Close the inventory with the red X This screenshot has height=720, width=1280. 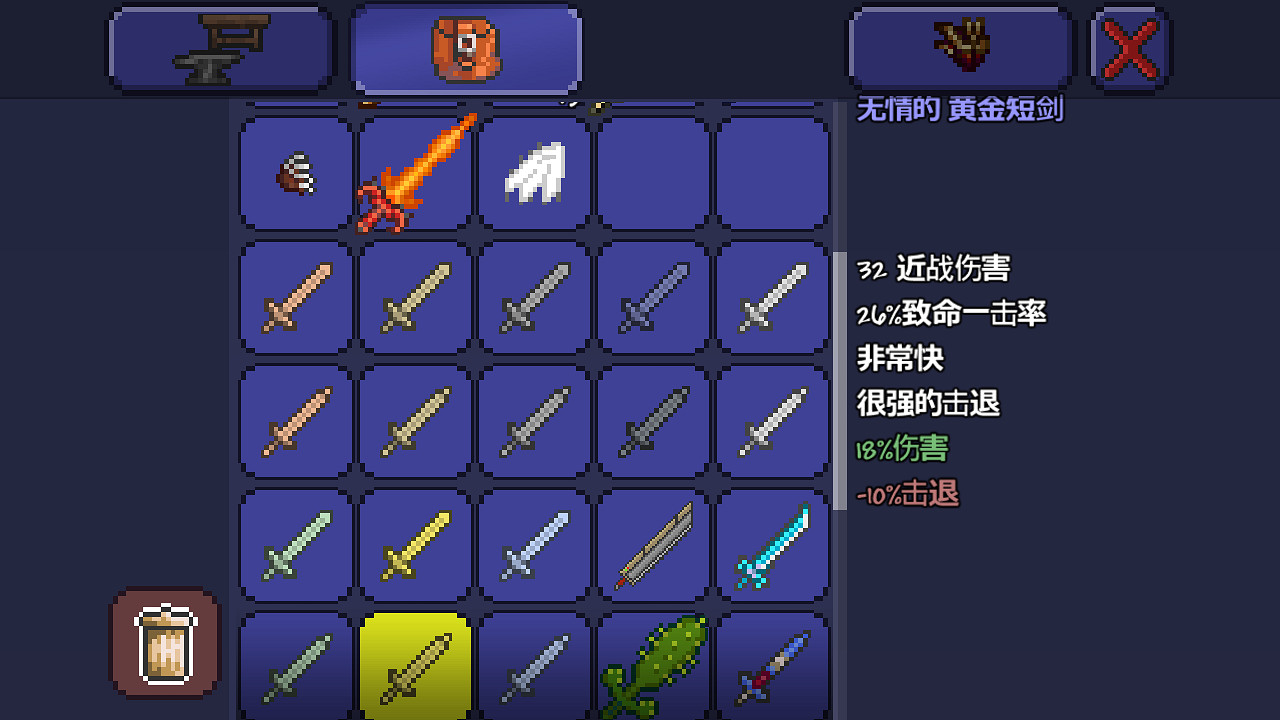click(x=1129, y=46)
